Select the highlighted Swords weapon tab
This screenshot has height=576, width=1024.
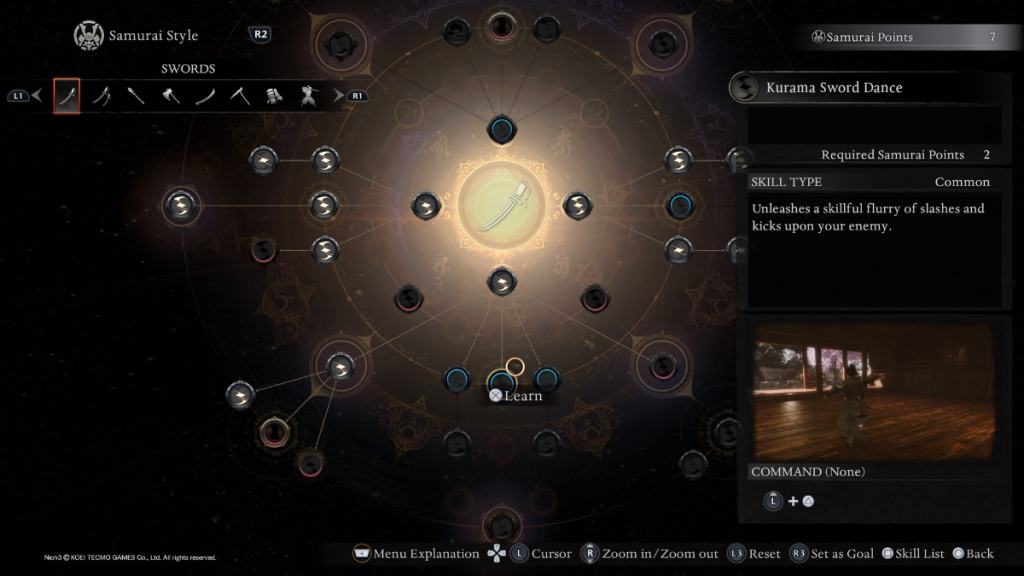(67, 96)
